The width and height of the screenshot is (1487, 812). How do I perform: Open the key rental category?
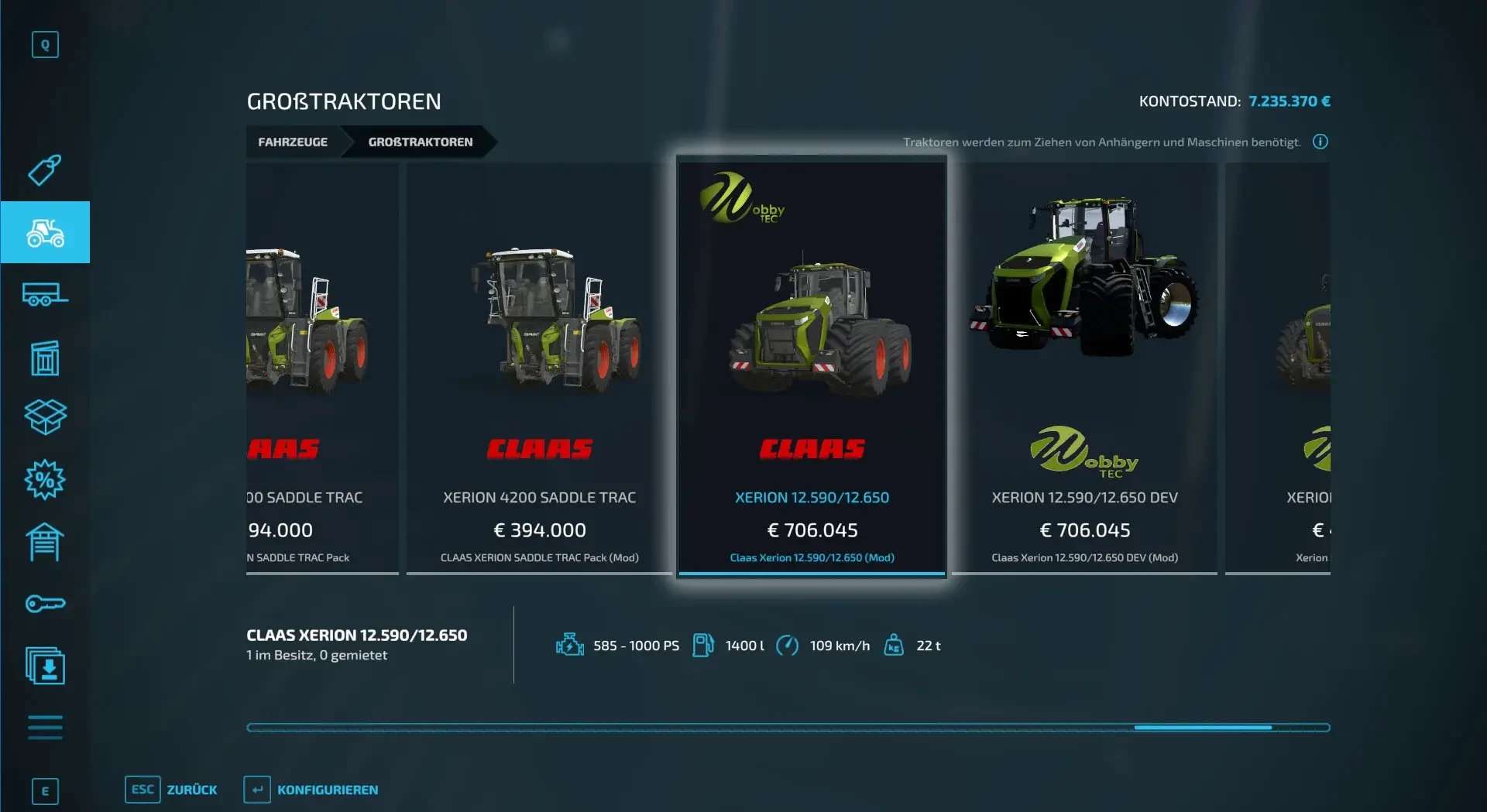45,604
